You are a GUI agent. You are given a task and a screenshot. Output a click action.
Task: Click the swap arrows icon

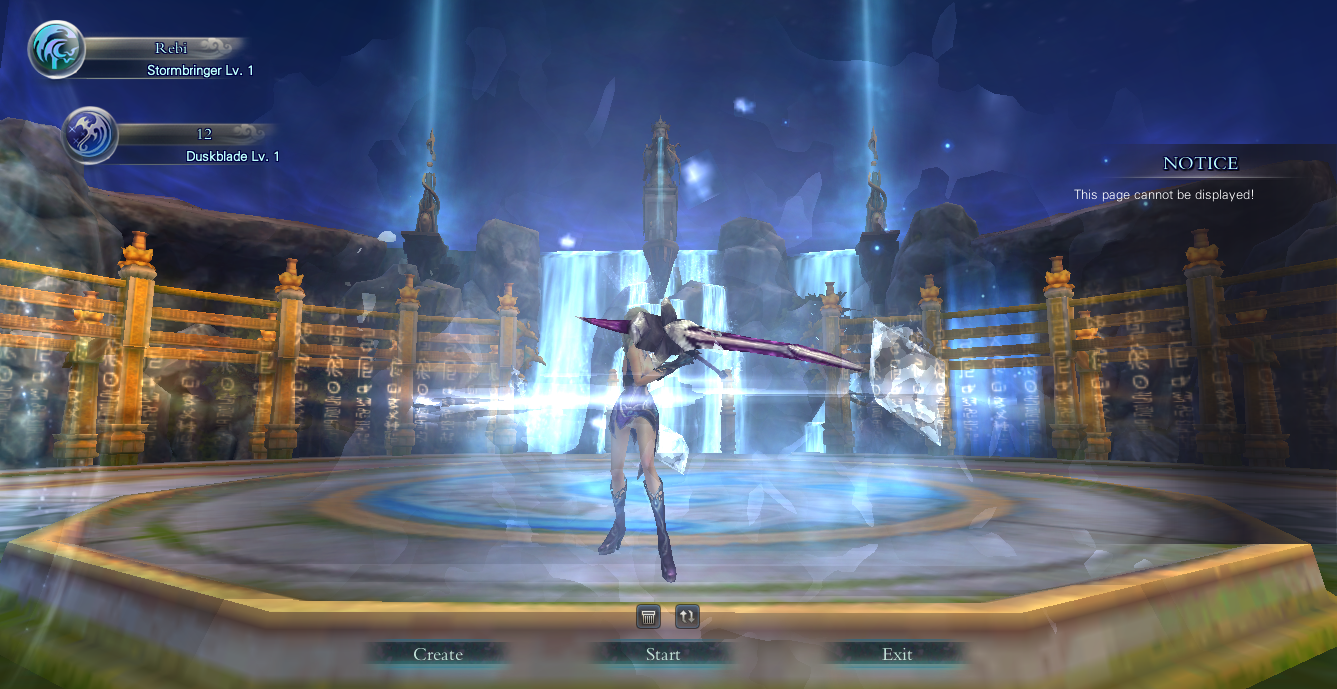click(x=687, y=617)
